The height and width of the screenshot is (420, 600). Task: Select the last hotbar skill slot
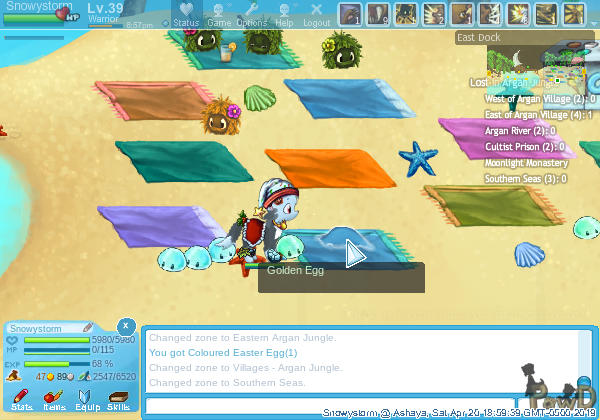(x=574, y=15)
